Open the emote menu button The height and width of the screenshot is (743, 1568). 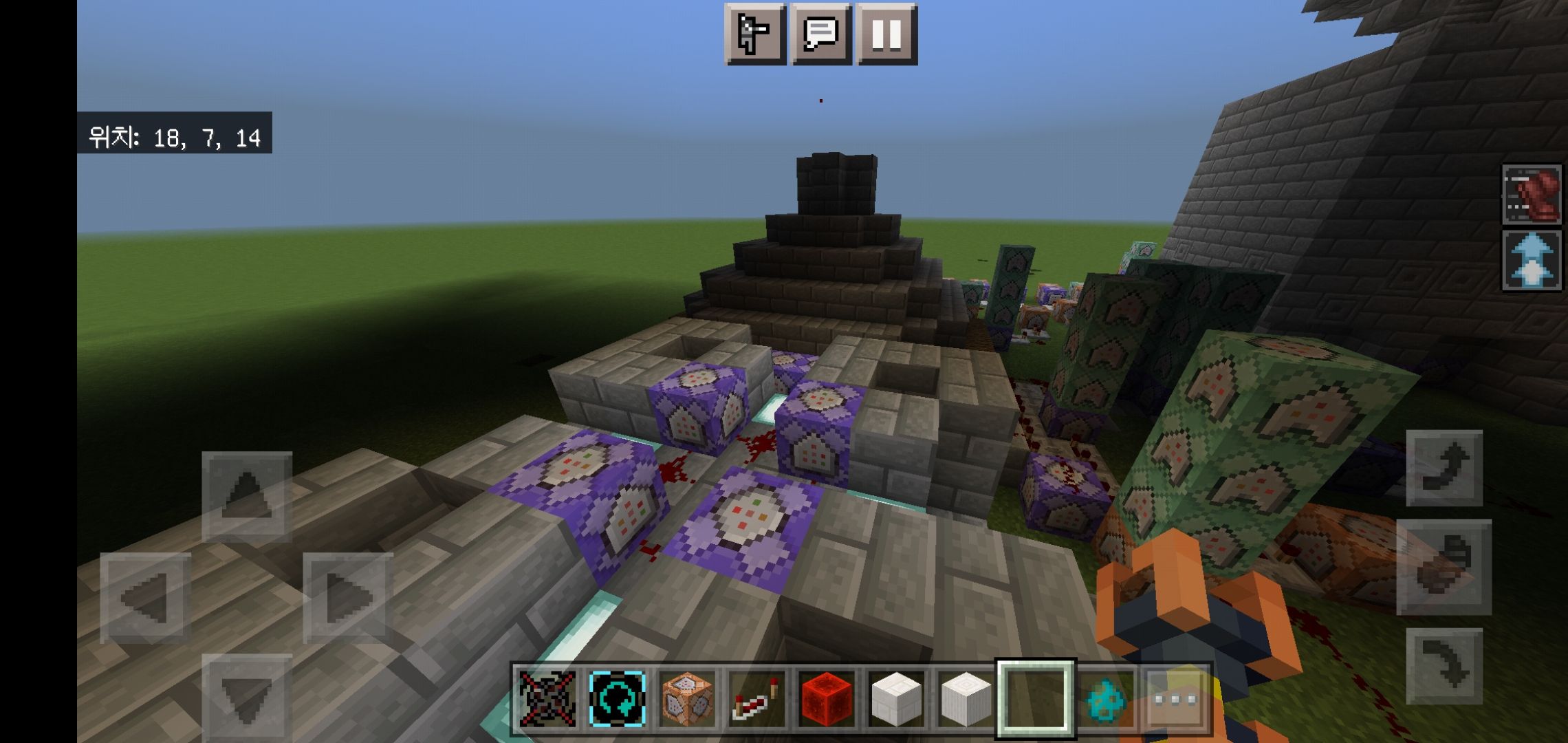pos(754,34)
